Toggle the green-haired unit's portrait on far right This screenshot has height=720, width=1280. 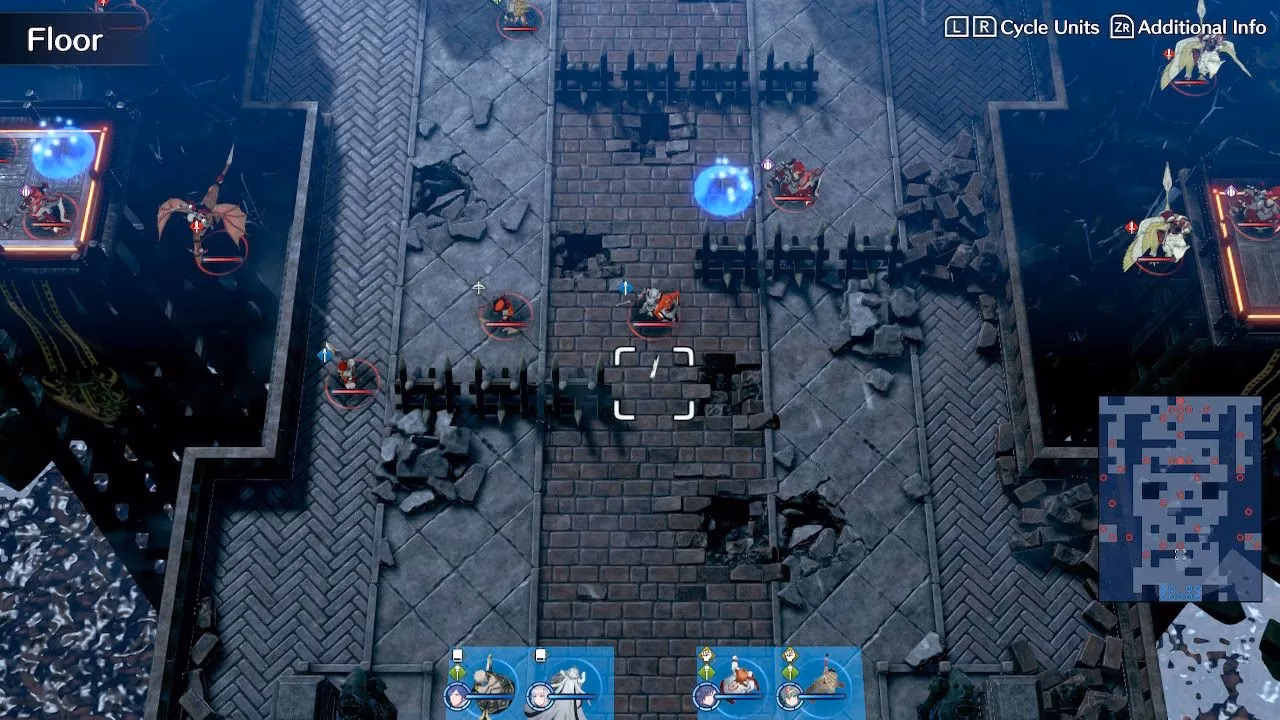point(790,695)
